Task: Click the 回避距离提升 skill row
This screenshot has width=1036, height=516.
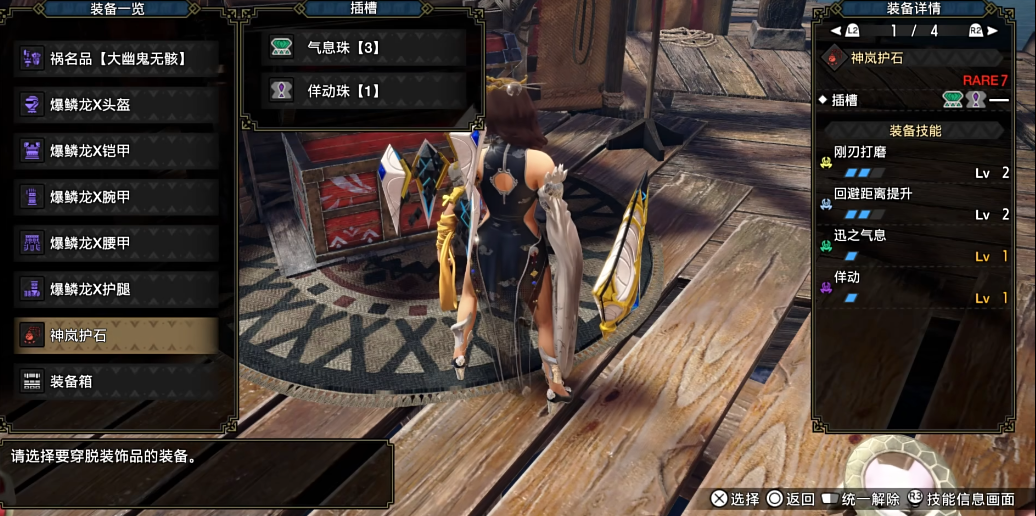Action: (x=914, y=204)
